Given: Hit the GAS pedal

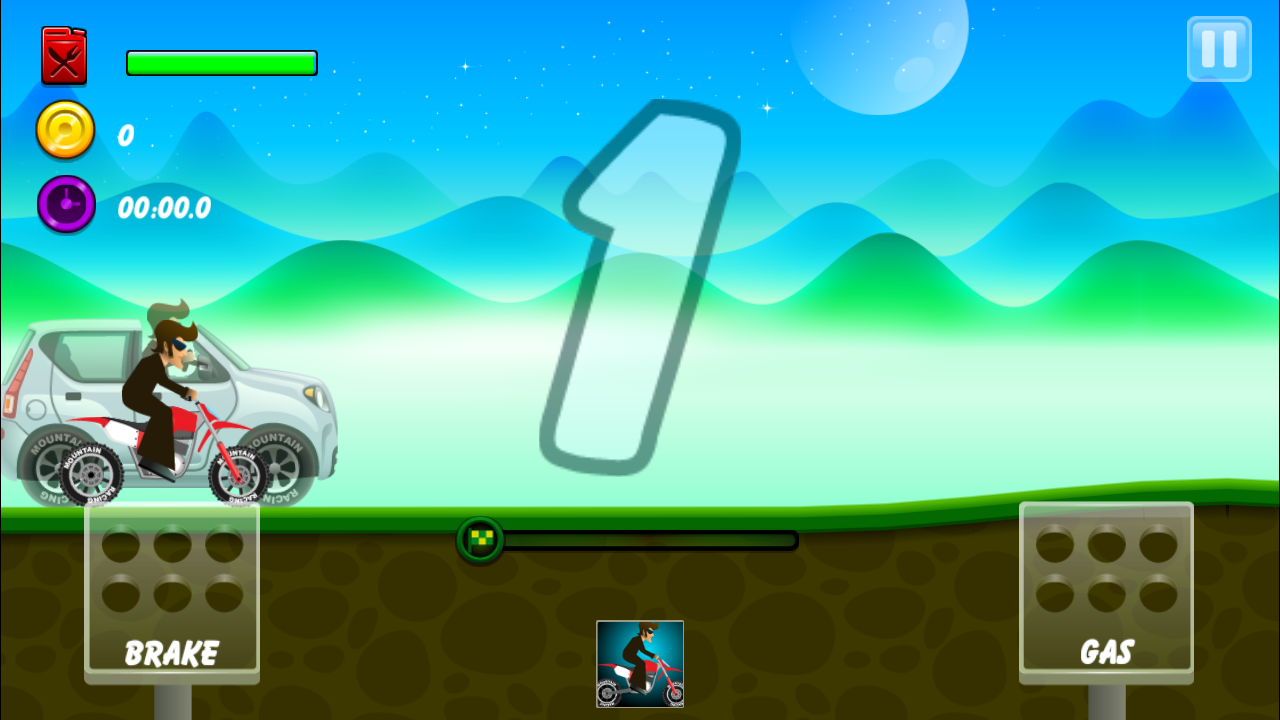Looking at the screenshot, I should tap(1106, 592).
